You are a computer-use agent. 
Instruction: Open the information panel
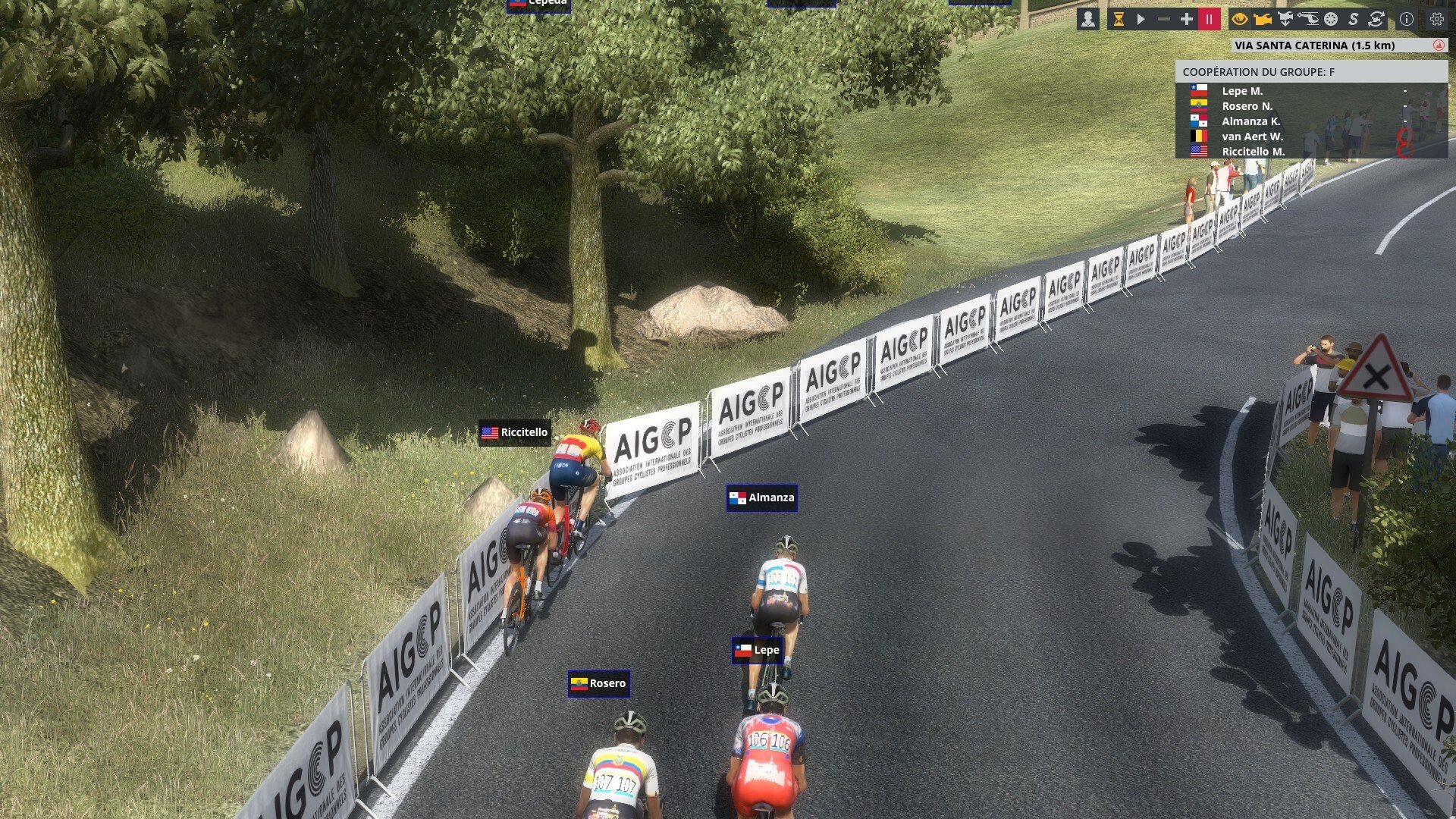pos(1407,19)
